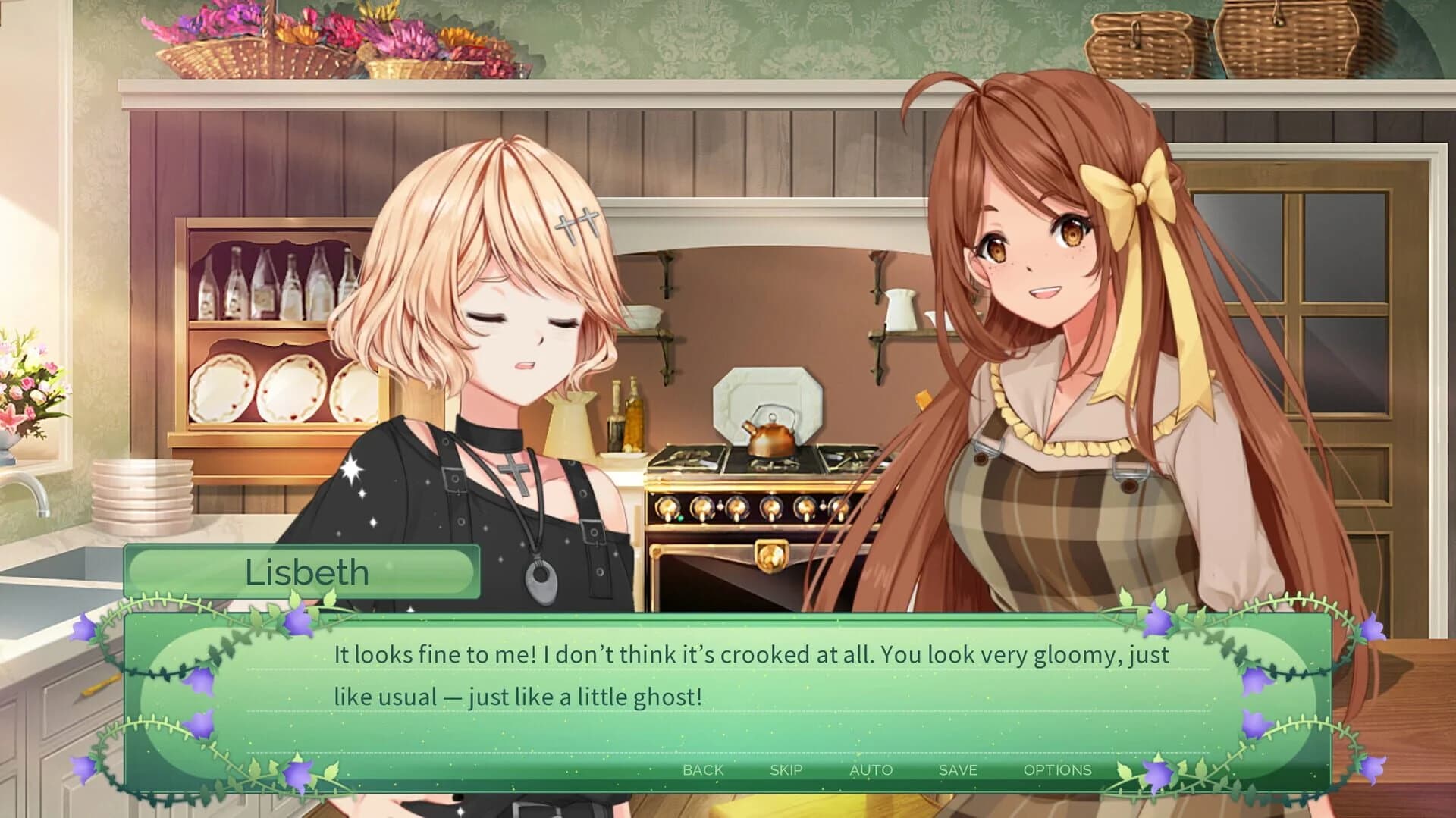Enable AUTO dialogue advance mode
The image size is (1456, 818).
pos(871,769)
